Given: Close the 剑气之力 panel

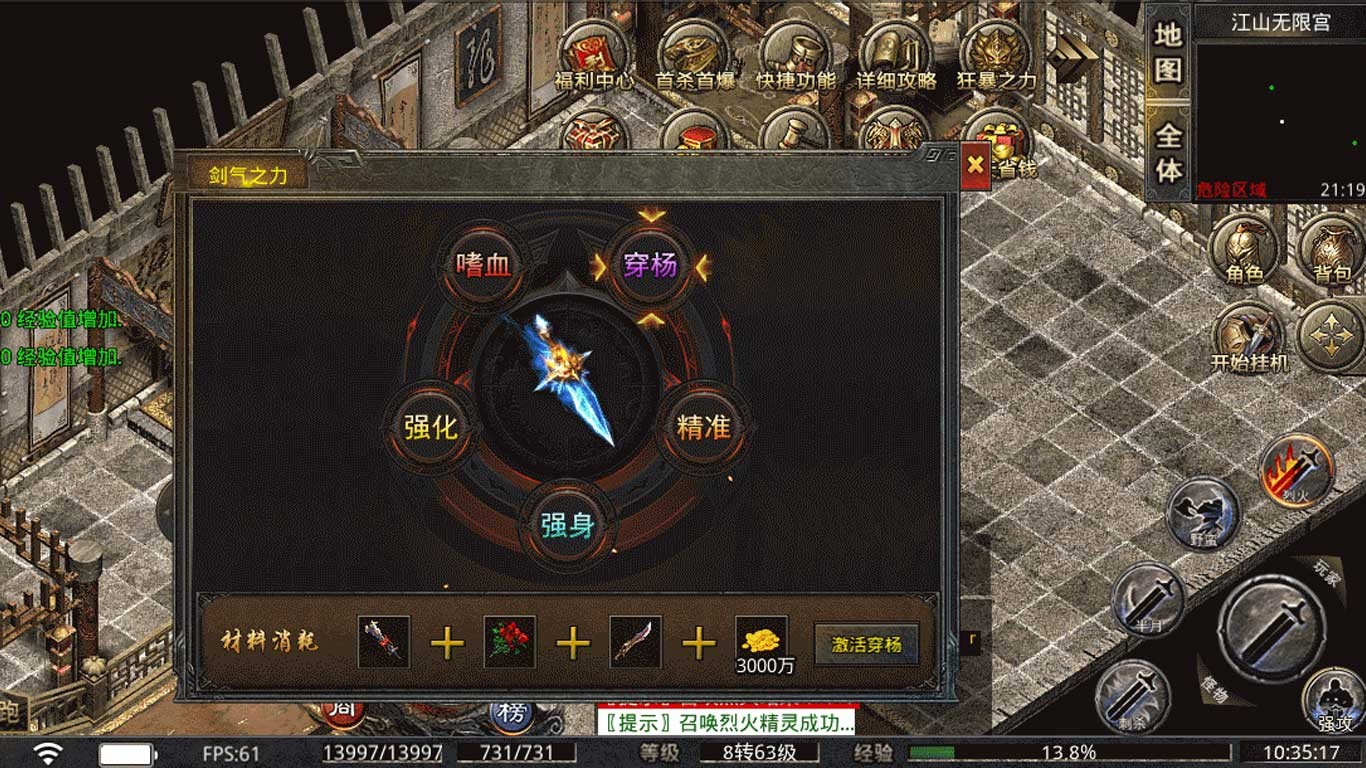Looking at the screenshot, I should coord(976,165).
